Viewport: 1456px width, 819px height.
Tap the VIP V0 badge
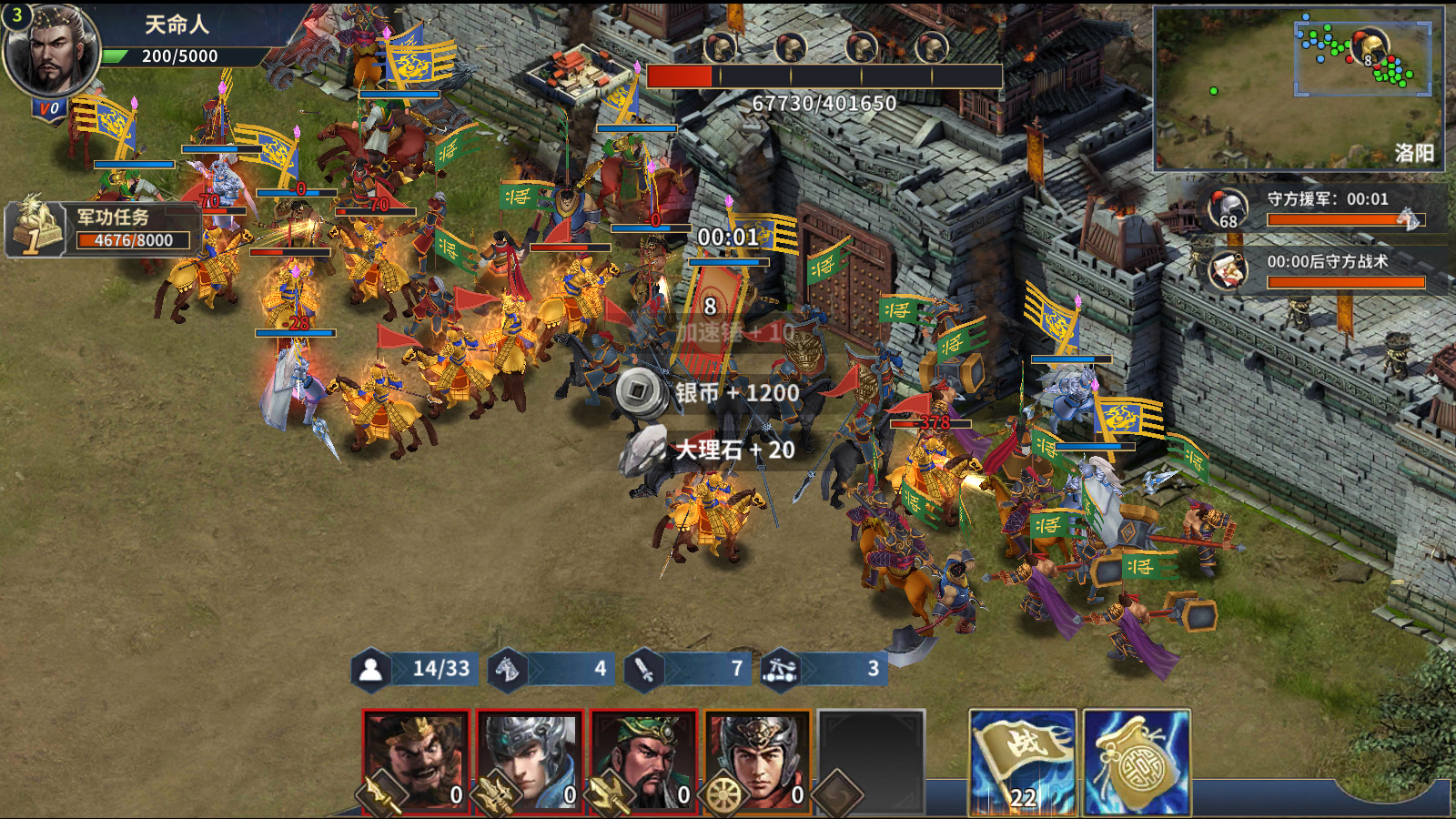click(x=48, y=109)
